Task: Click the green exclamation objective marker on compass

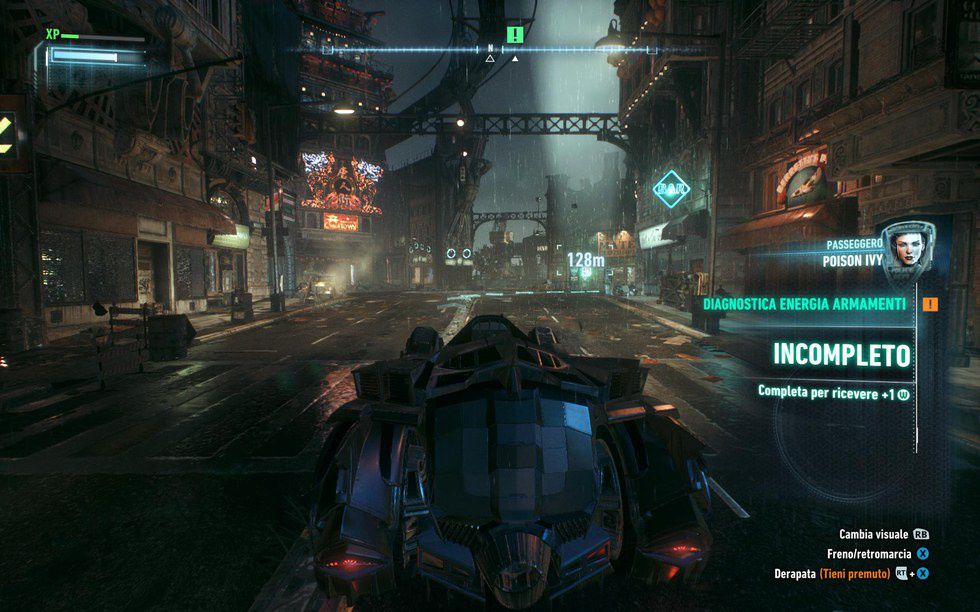Action: (x=515, y=35)
